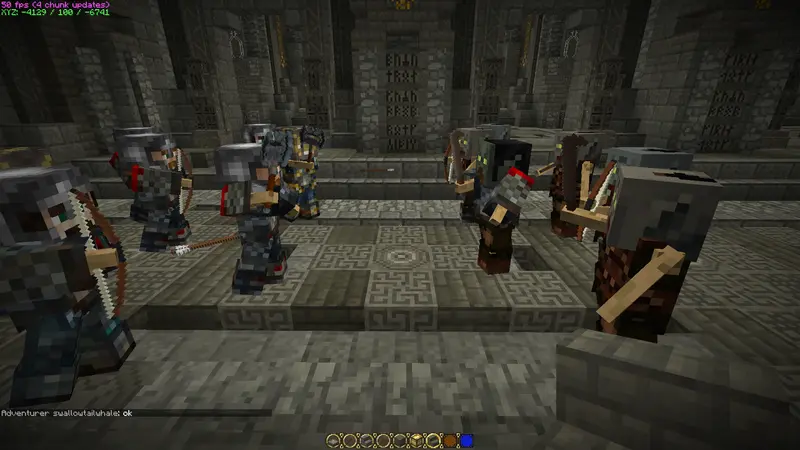Choose the blue item hotbar slot
800x450 pixels.
pyautogui.click(x=467, y=440)
